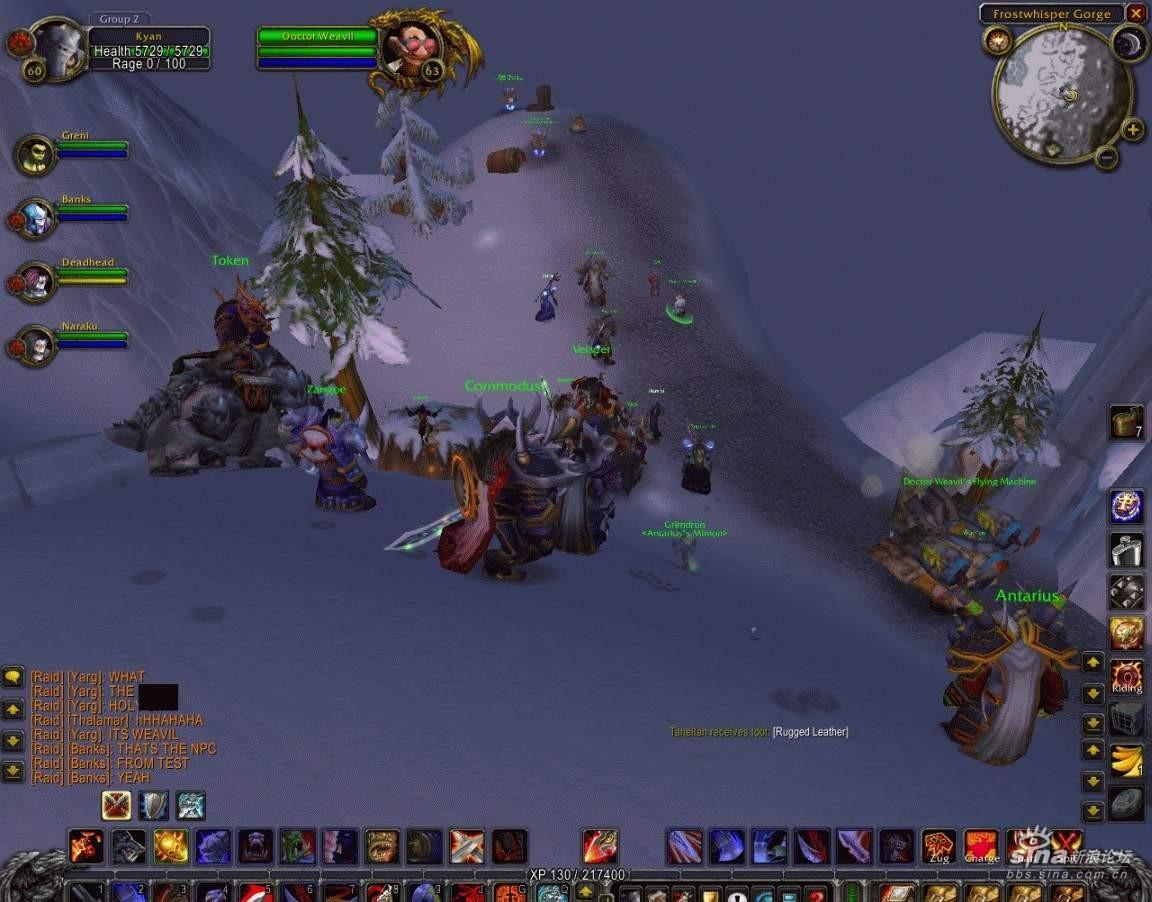Image resolution: width=1152 pixels, height=902 pixels.
Task: Use the Charge ability
Action: click(981, 846)
